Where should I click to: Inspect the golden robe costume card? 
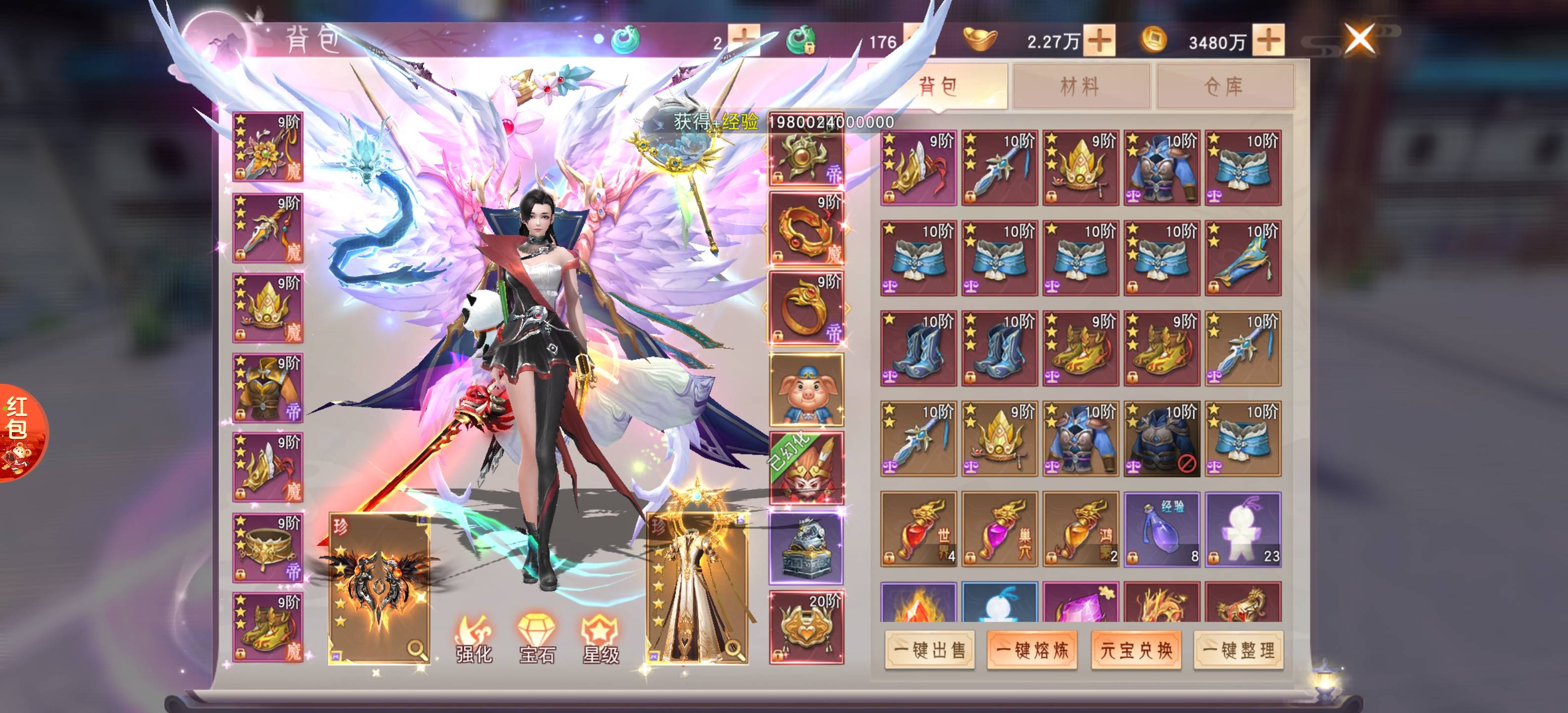coord(697,588)
